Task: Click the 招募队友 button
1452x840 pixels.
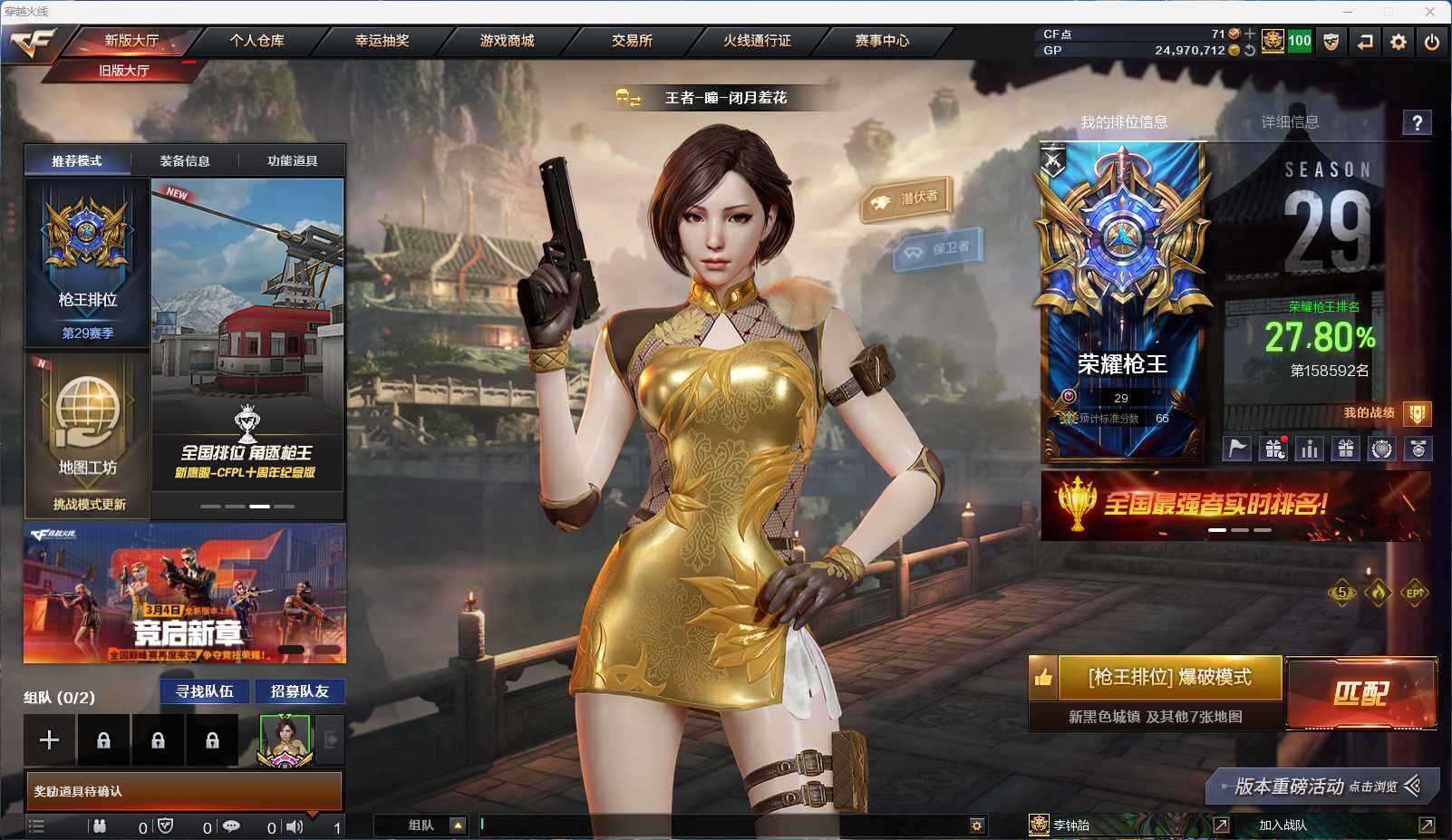Action: click(x=300, y=691)
